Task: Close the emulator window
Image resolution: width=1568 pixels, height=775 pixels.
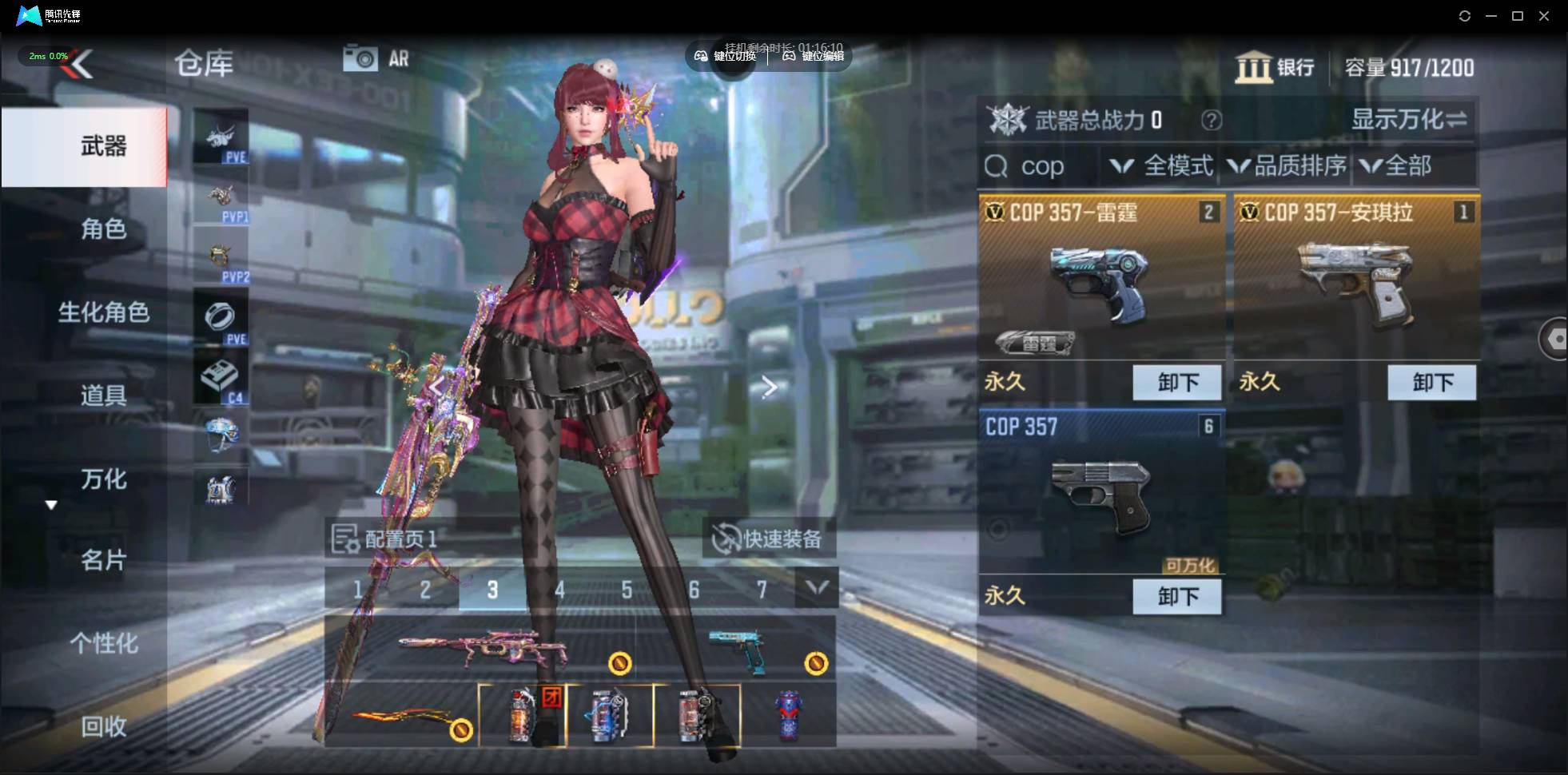Action: tap(1544, 16)
